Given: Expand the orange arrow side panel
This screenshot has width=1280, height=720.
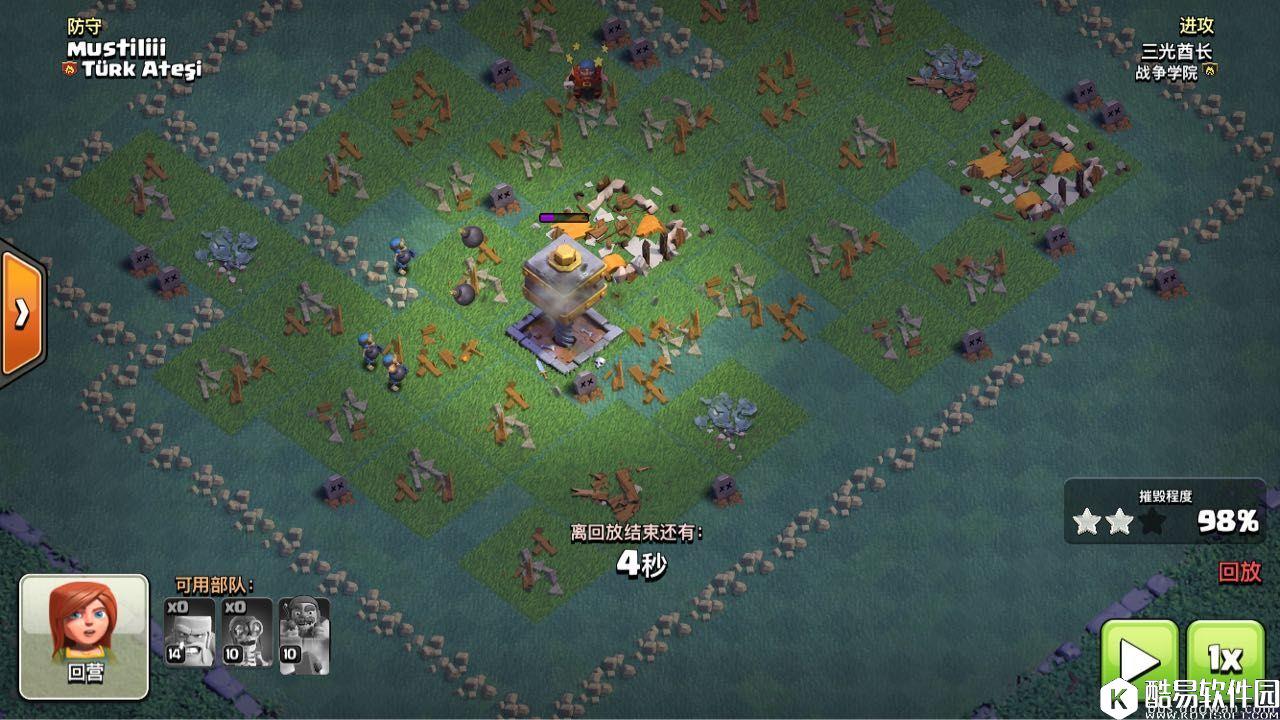Looking at the screenshot, I should click(x=20, y=313).
